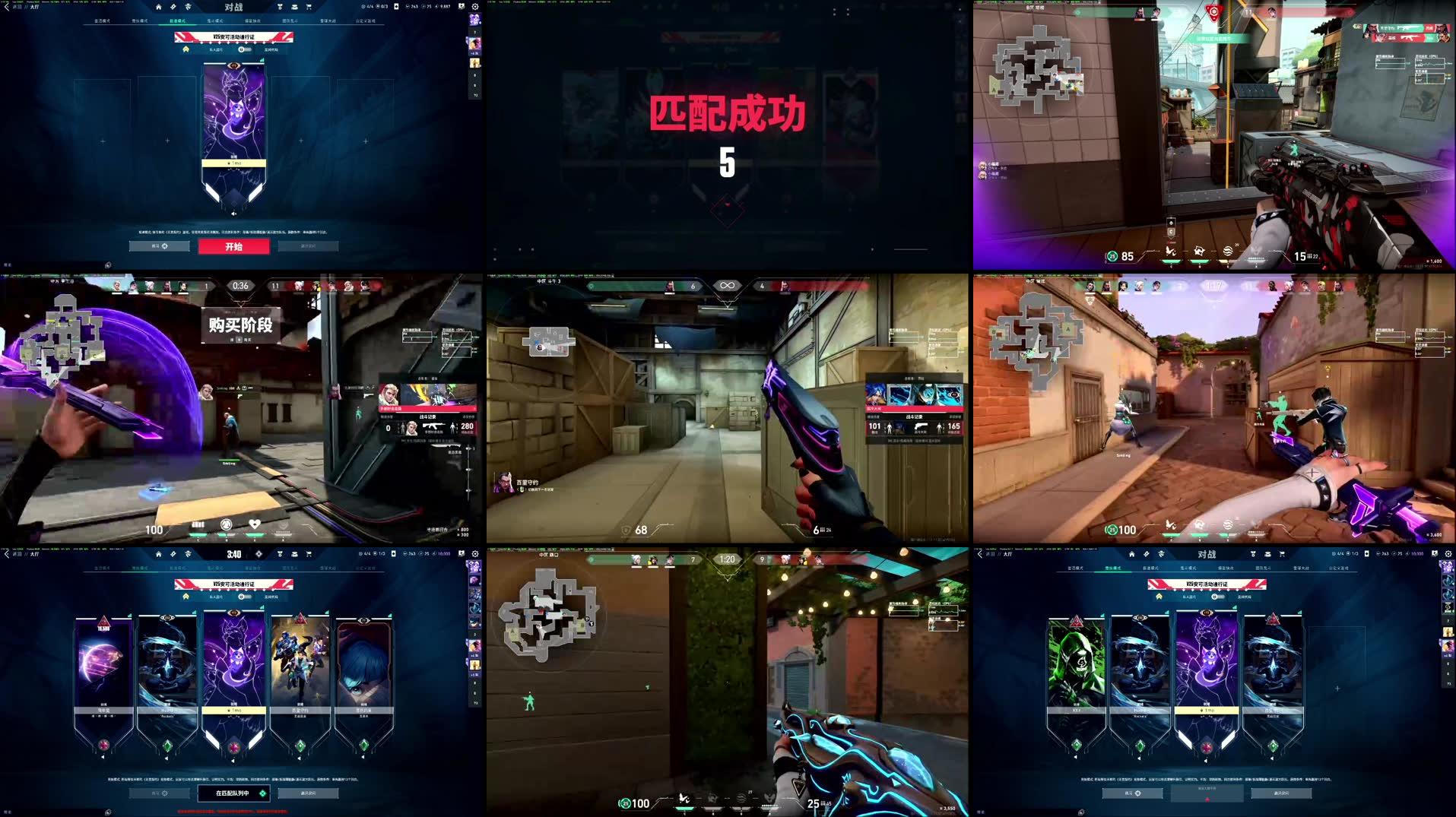
Task: Expand the banner chevron in the bottom-right lobby screen
Action: [1159, 597]
